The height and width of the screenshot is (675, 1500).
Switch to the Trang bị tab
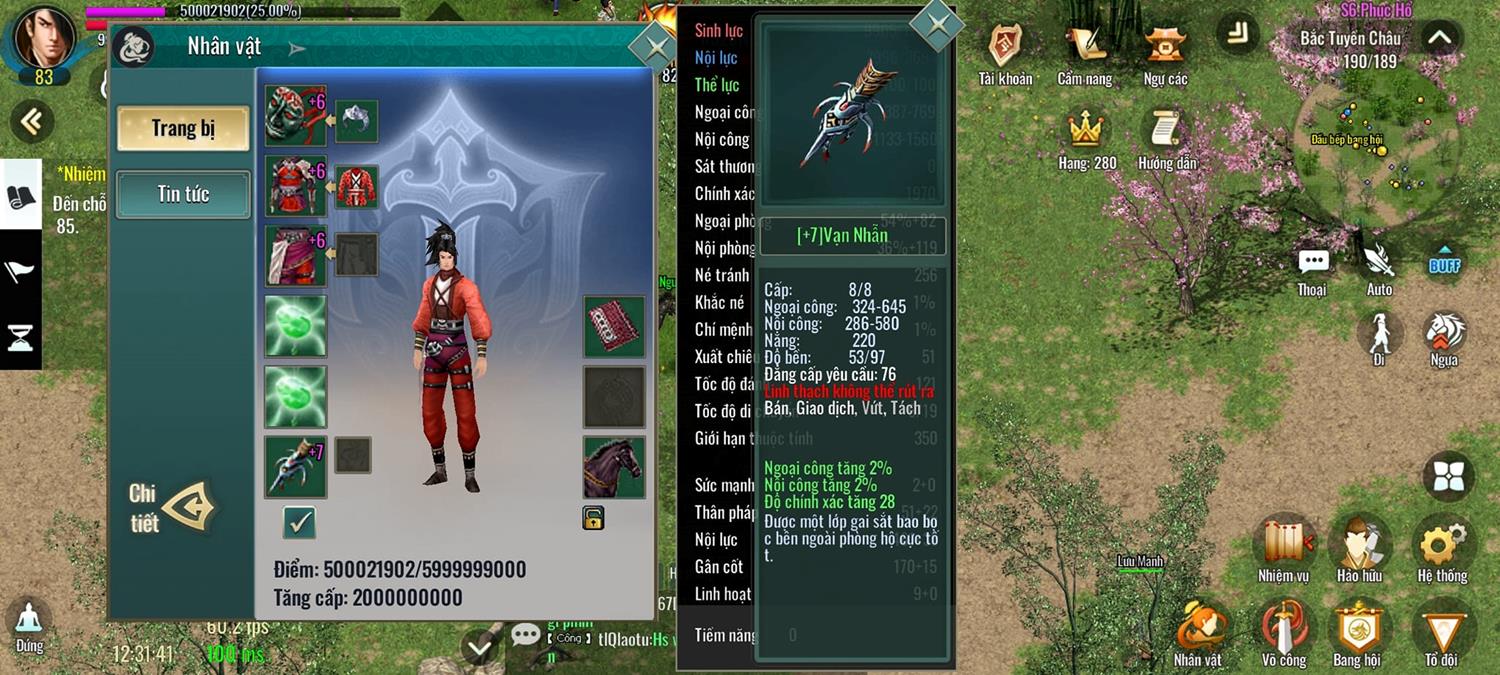click(183, 129)
